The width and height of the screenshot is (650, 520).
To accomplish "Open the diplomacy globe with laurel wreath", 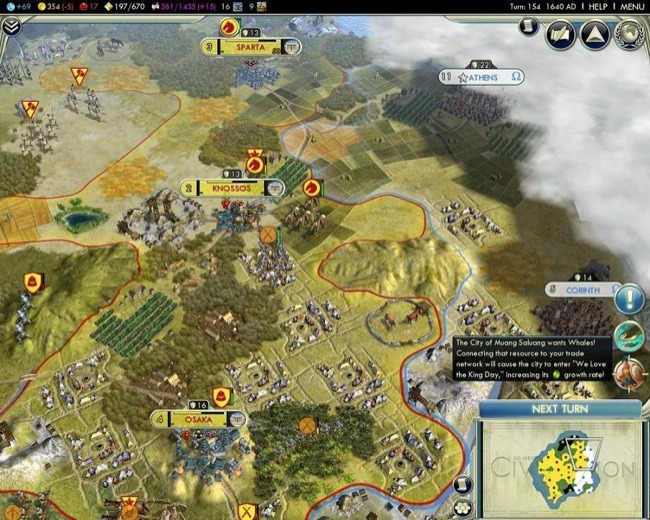I will coord(629,36).
